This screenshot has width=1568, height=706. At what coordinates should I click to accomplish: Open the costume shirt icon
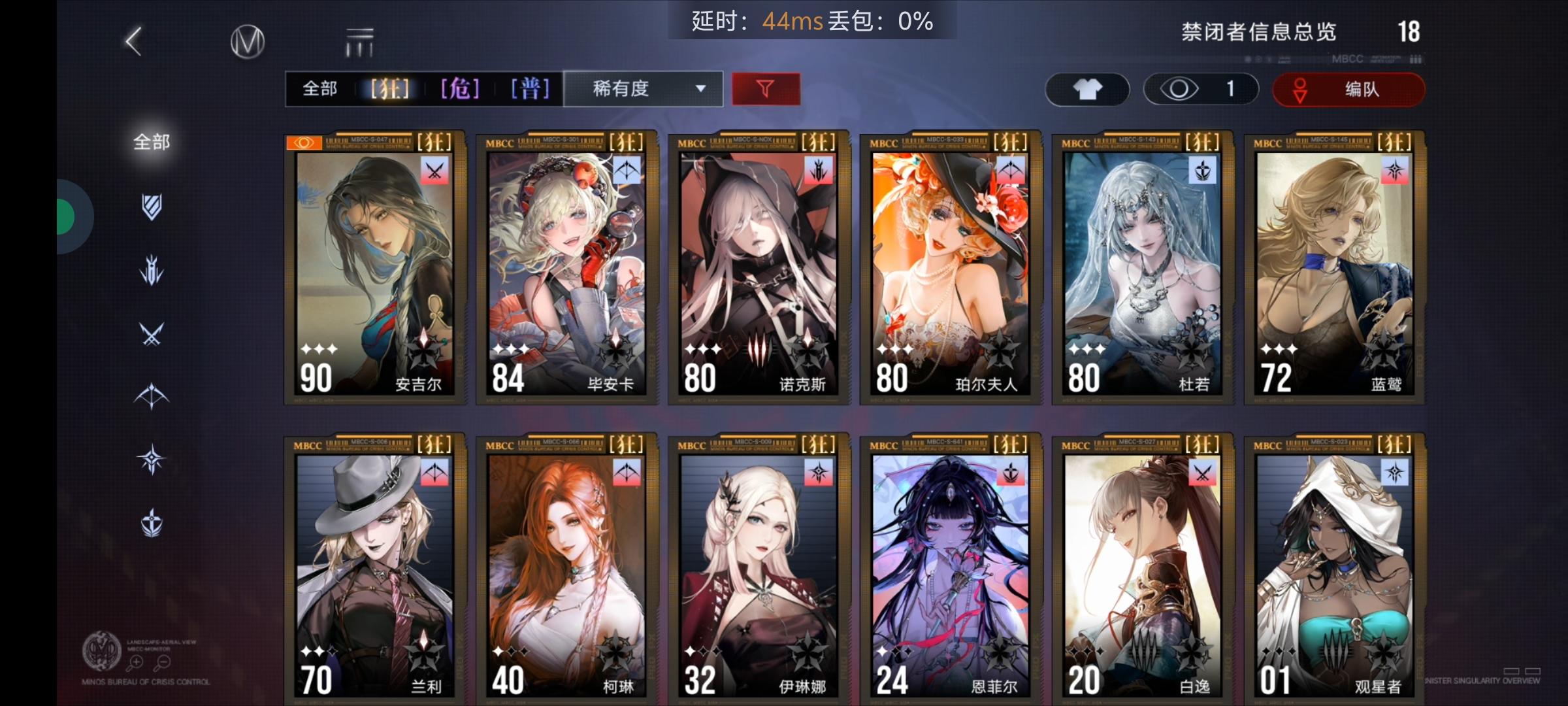[x=1086, y=89]
